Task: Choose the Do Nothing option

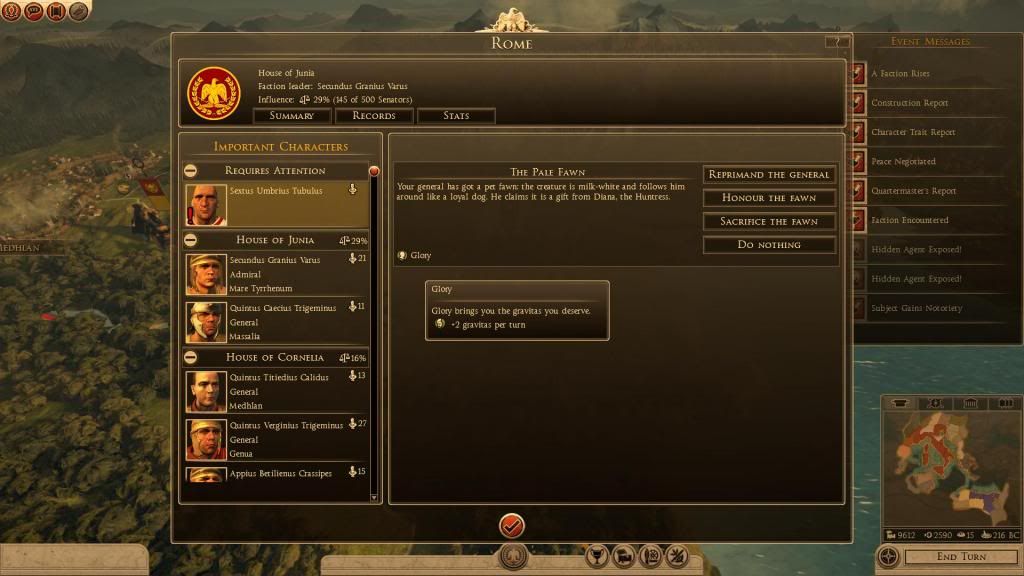Action: (x=769, y=245)
